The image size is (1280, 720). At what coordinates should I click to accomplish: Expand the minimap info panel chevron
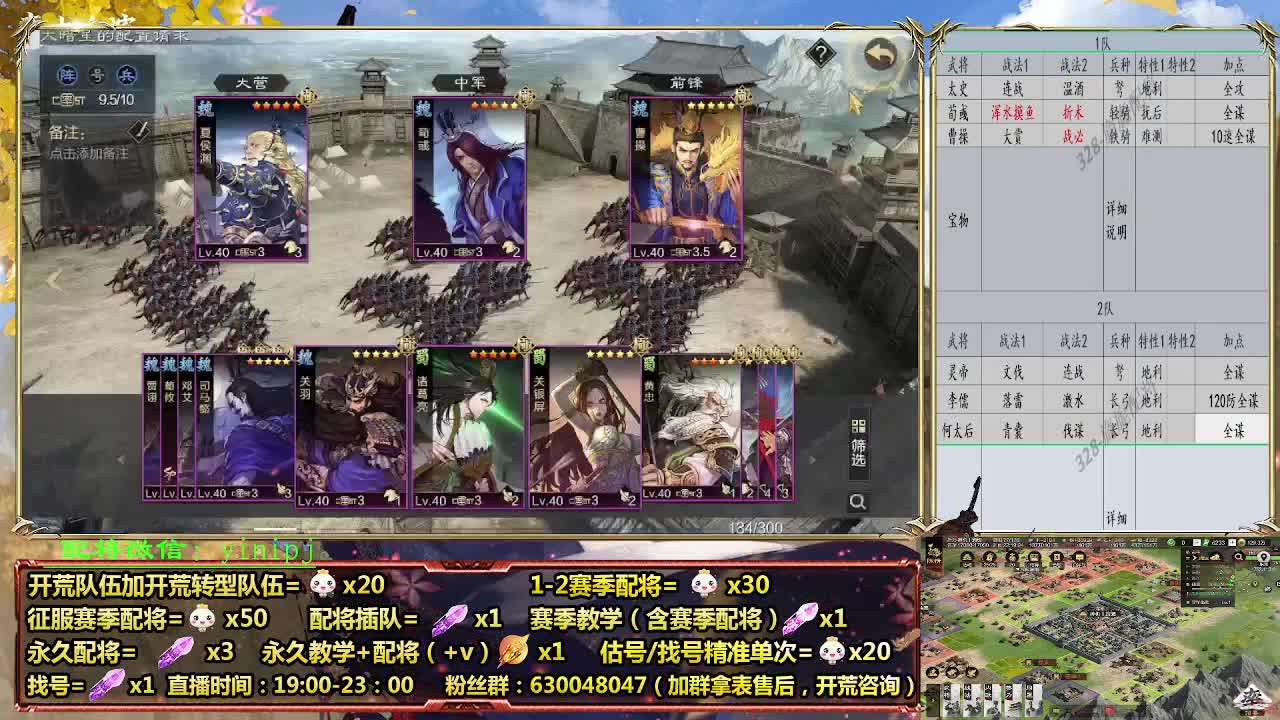pyautogui.click(x=1195, y=556)
